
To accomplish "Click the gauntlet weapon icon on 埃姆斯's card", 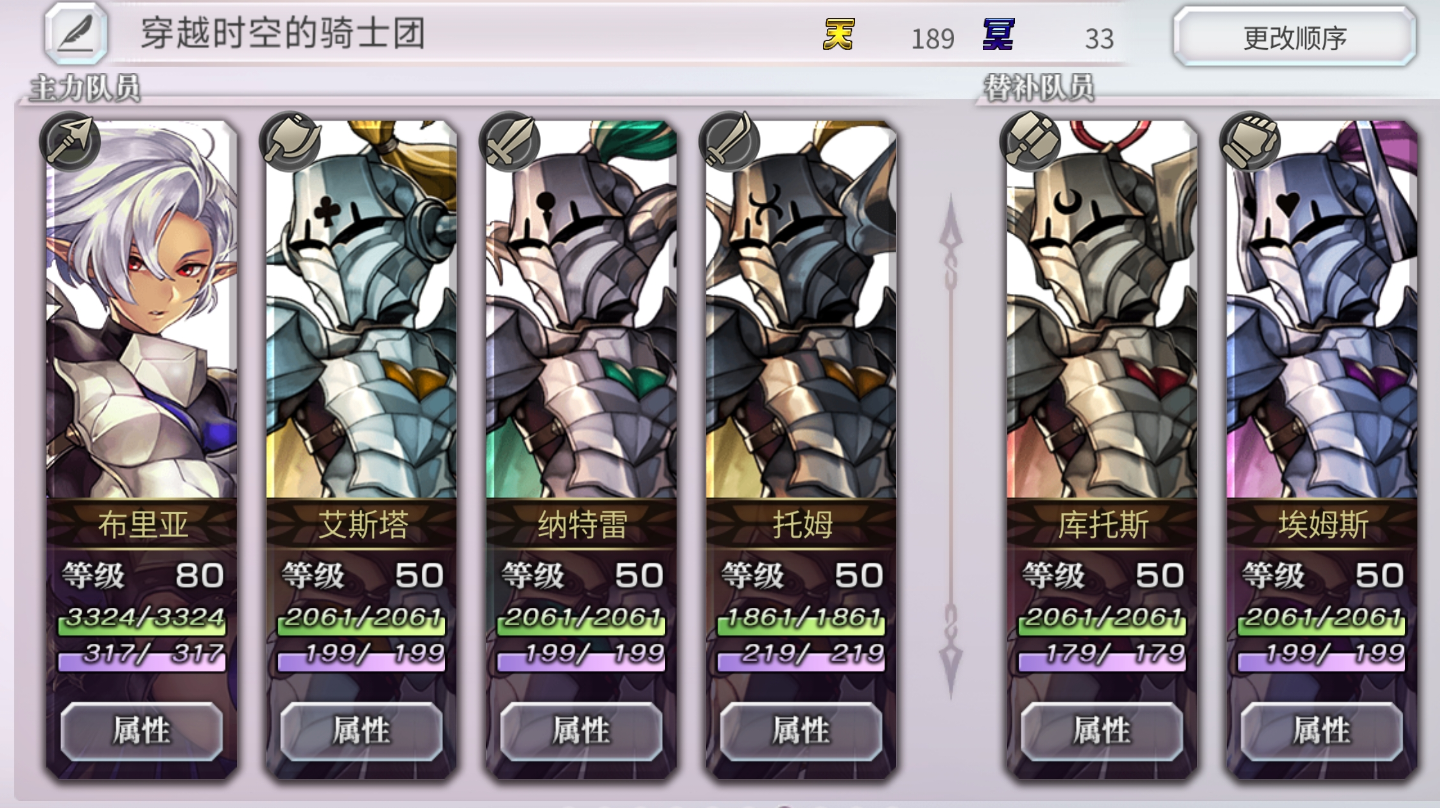I will [x=1250, y=142].
